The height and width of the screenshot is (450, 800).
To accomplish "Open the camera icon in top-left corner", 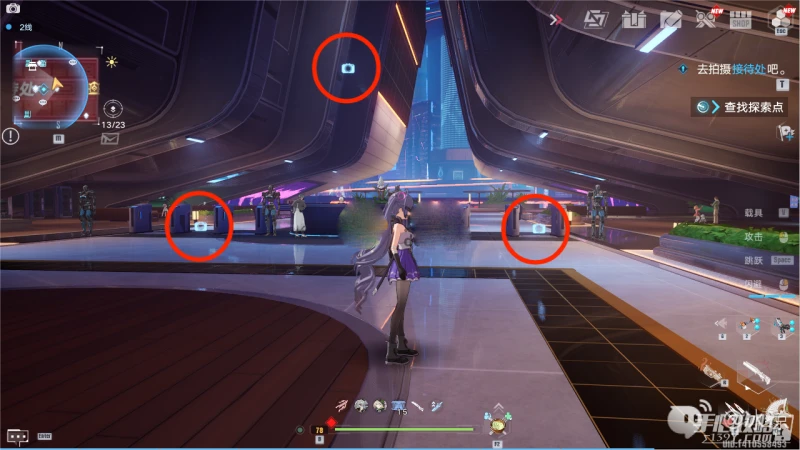I will click(13, 8).
